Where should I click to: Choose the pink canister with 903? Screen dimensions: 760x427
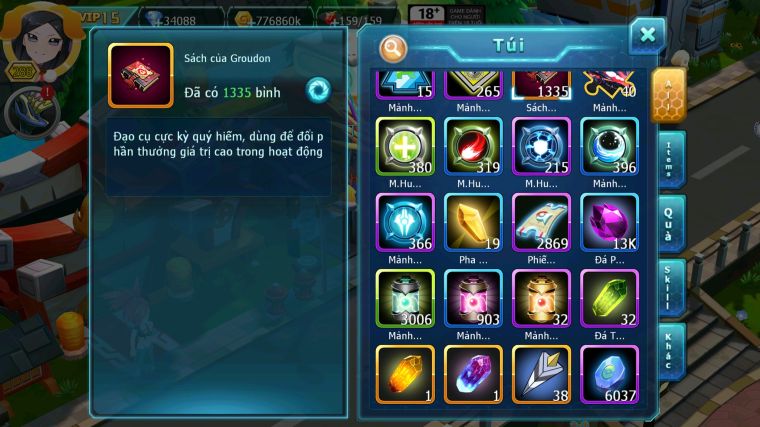point(473,298)
